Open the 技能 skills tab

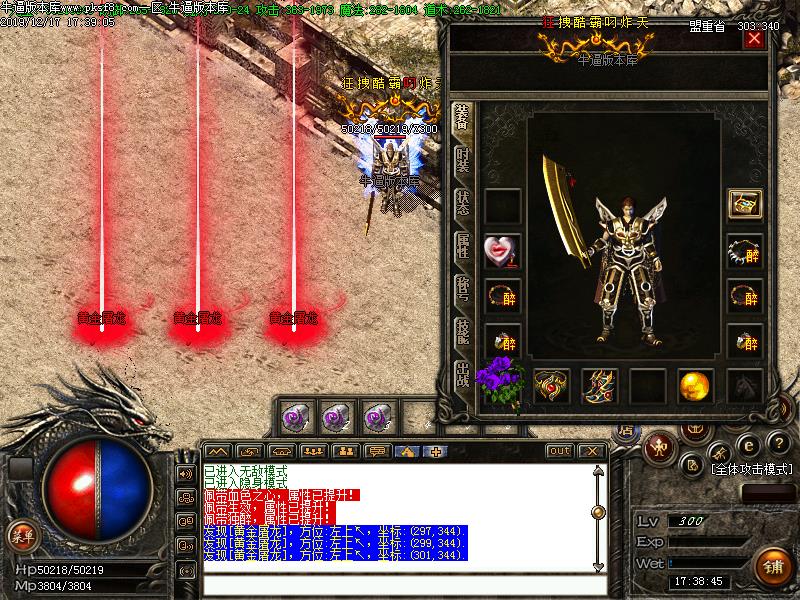tap(463, 332)
